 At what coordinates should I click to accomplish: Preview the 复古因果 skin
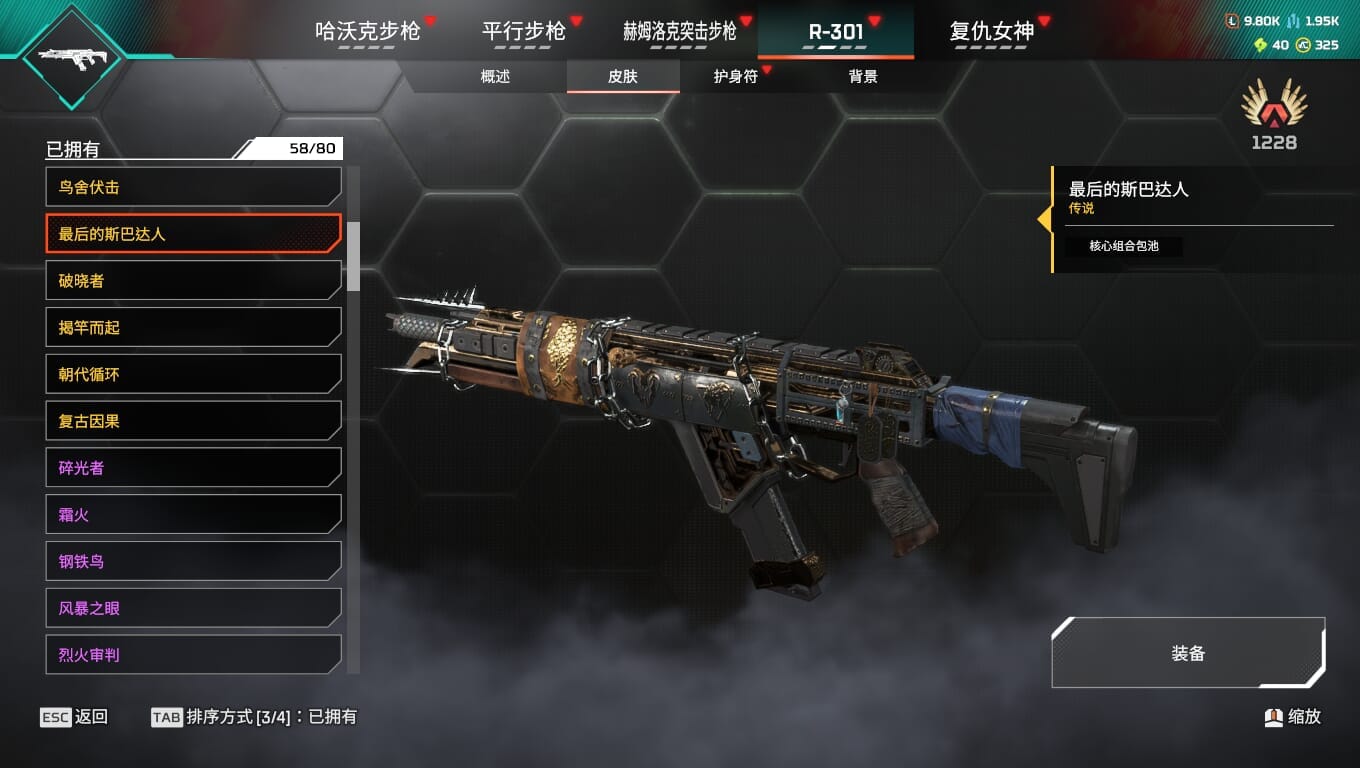click(x=193, y=421)
